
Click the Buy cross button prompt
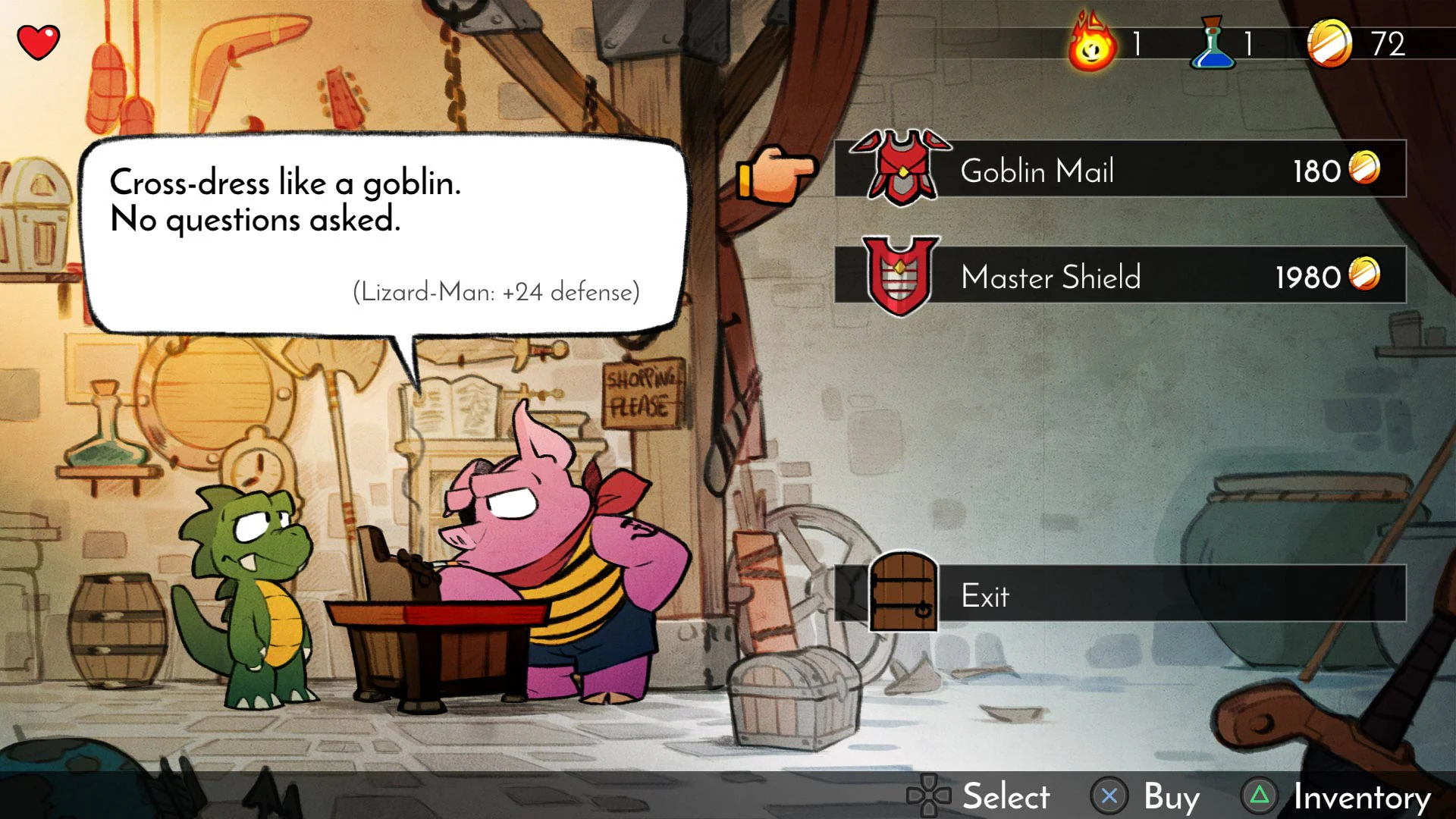tap(1109, 797)
